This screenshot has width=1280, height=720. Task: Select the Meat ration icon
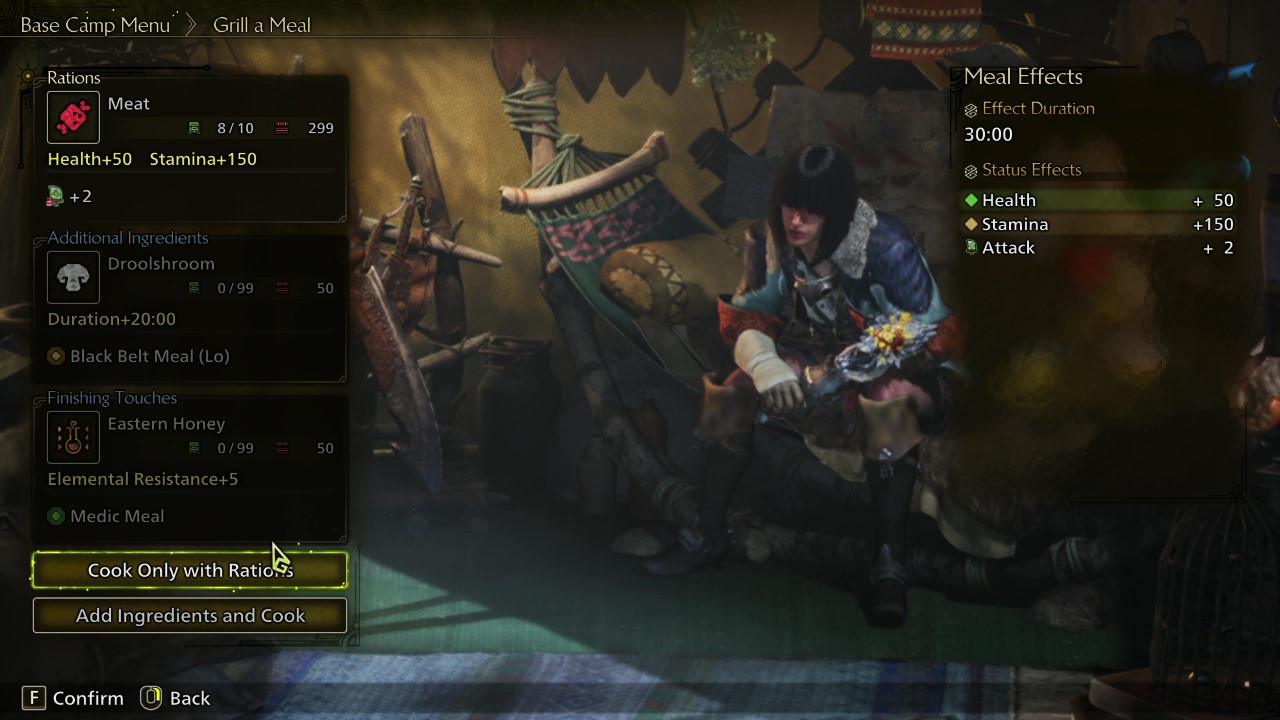tap(73, 117)
